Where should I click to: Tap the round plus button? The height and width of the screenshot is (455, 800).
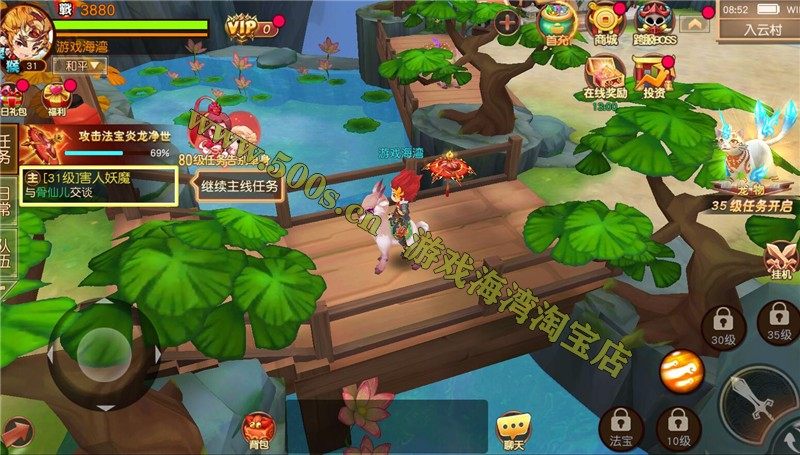click(509, 22)
